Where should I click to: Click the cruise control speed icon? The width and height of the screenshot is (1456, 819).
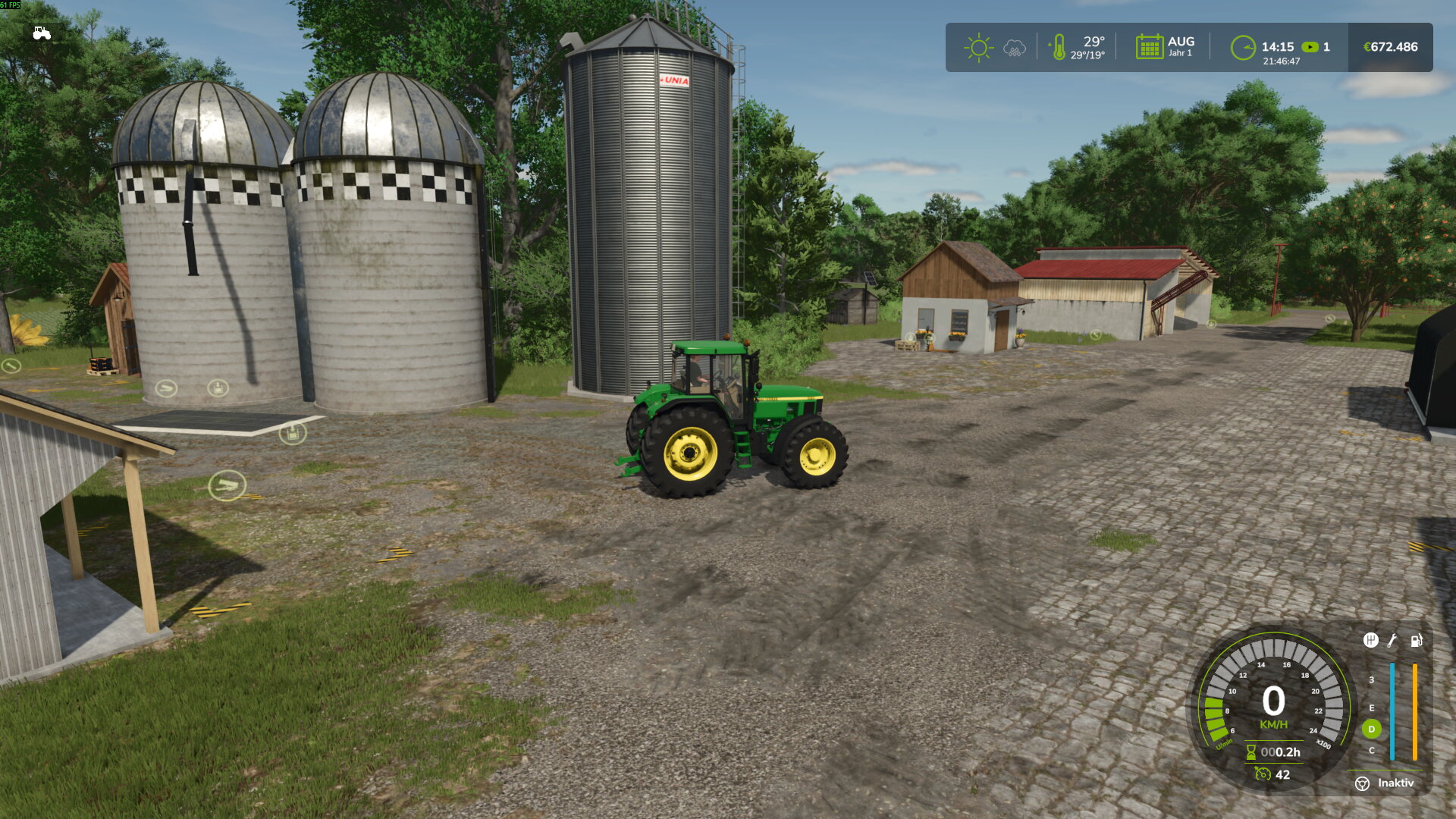point(1263,774)
